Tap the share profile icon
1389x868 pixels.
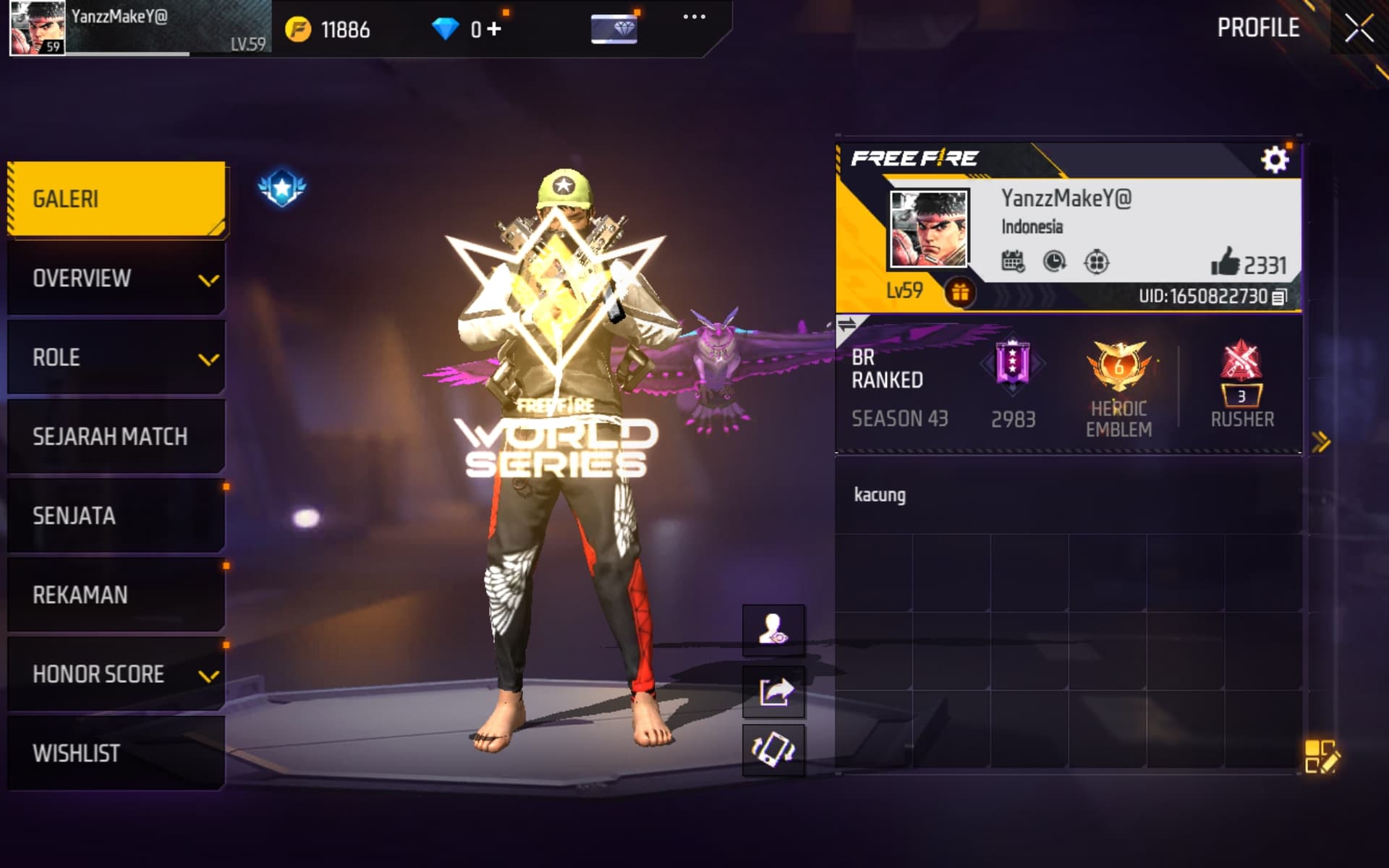[773, 691]
